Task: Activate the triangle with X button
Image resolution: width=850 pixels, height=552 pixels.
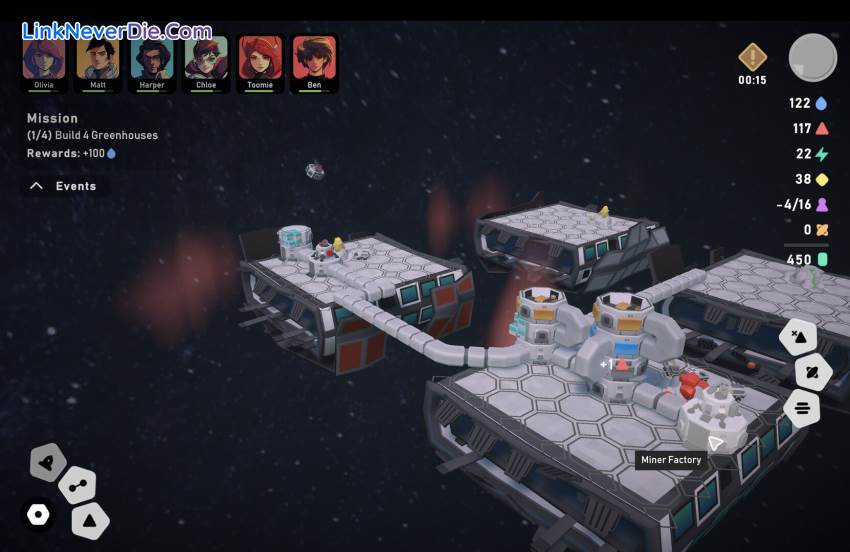Action: click(x=798, y=336)
